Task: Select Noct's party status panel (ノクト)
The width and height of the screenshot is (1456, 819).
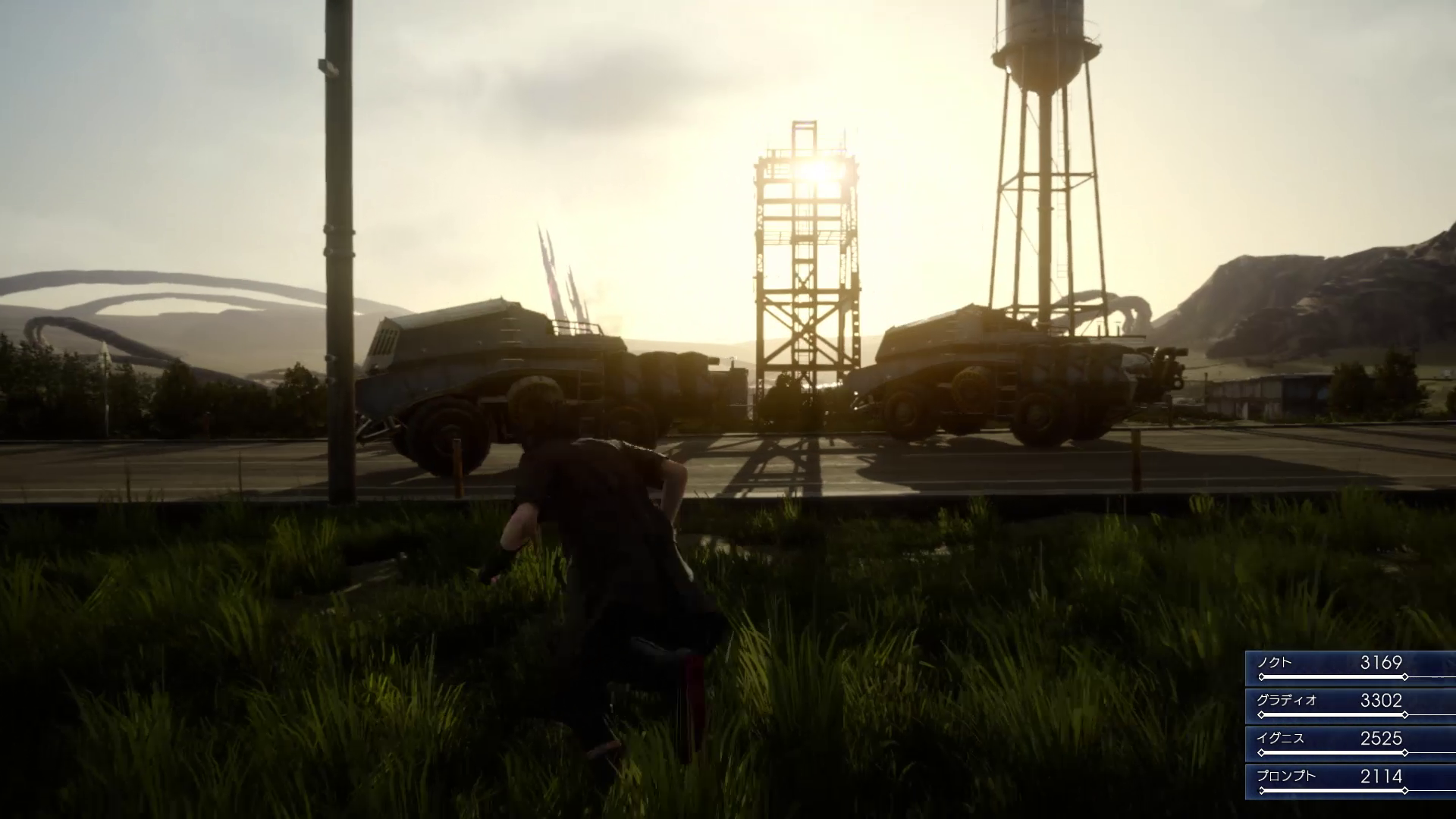Action: tap(1350, 667)
